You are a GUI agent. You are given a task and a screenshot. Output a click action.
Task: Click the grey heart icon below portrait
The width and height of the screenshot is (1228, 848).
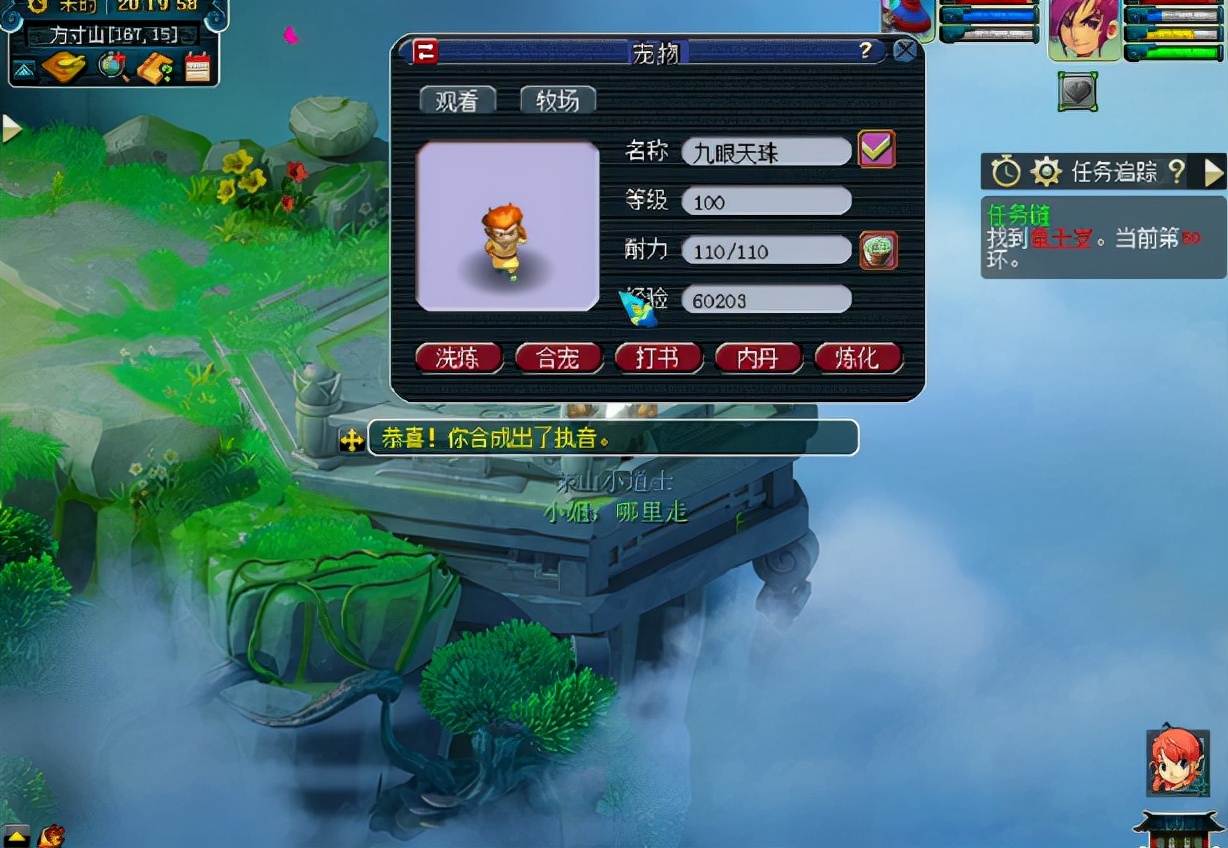pos(1078,91)
